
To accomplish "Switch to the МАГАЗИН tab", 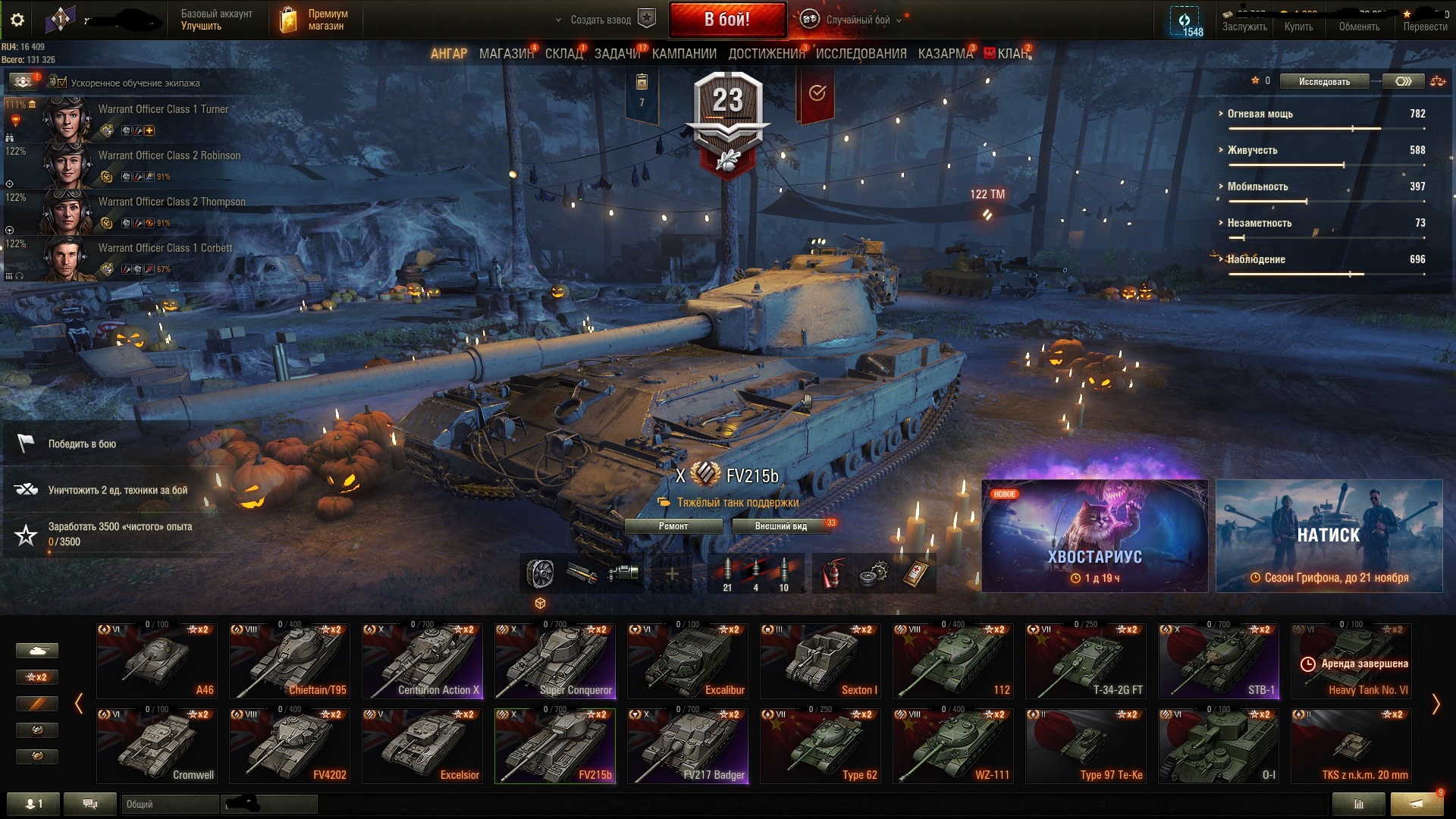I will coord(506,54).
